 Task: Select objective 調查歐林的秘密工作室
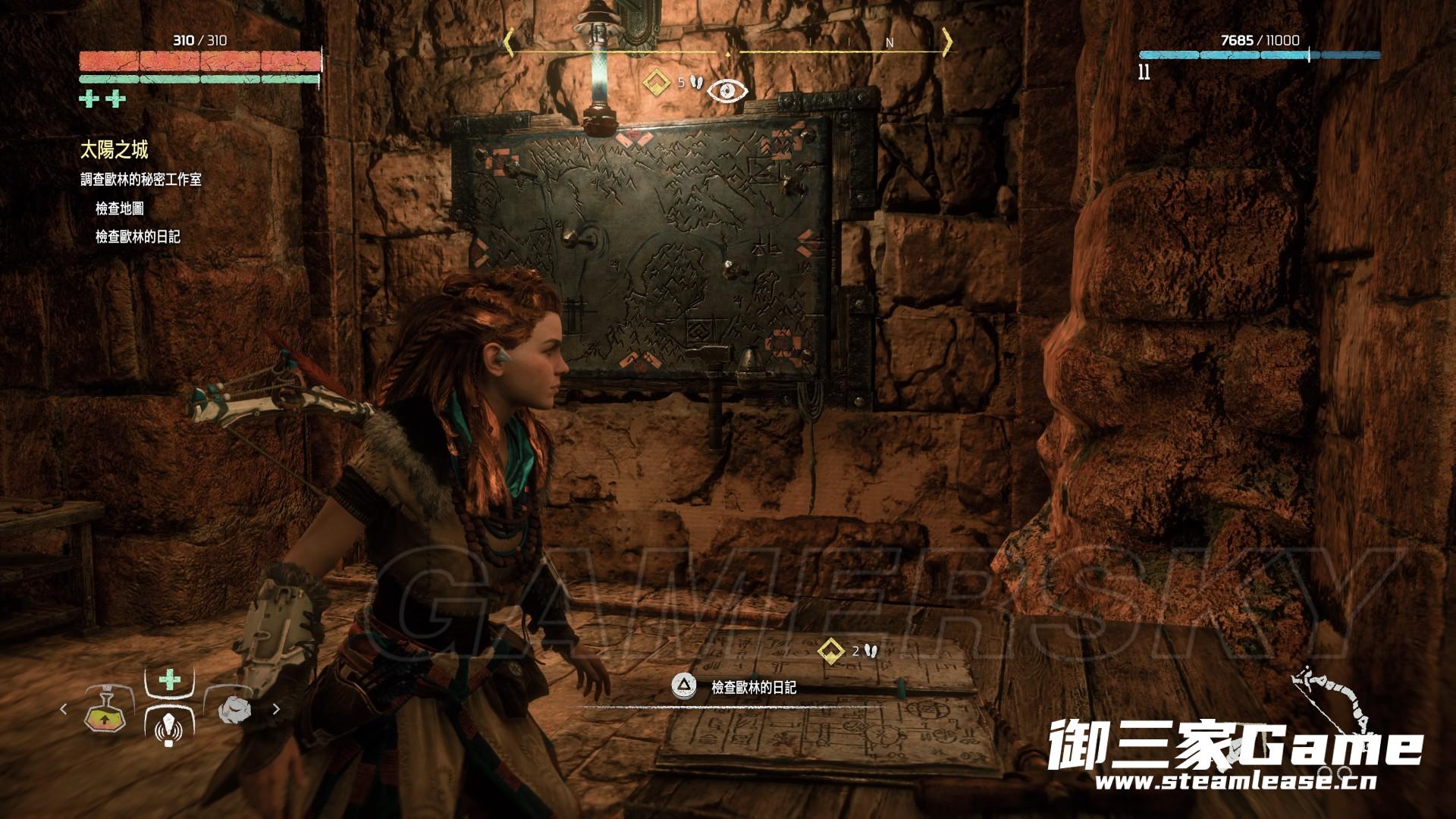(x=141, y=180)
